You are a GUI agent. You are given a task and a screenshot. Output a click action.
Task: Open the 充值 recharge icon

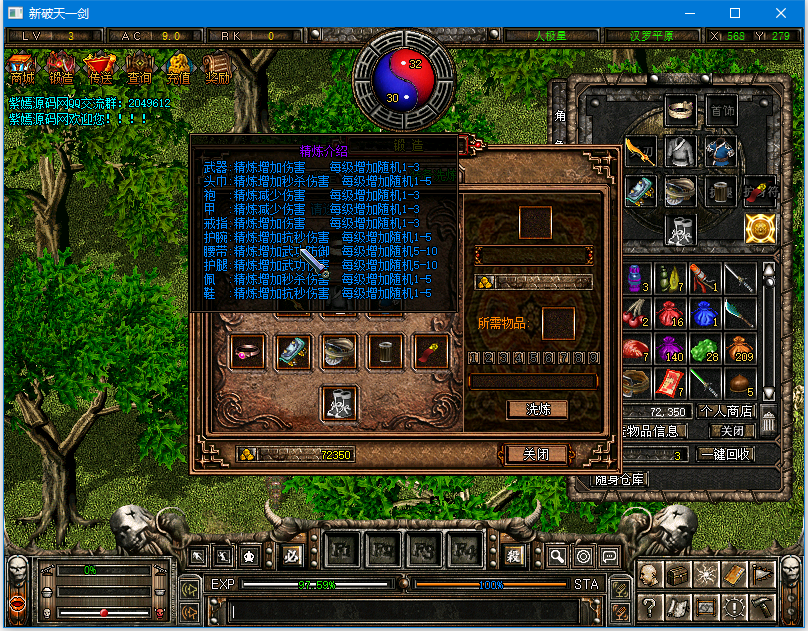click(x=178, y=67)
